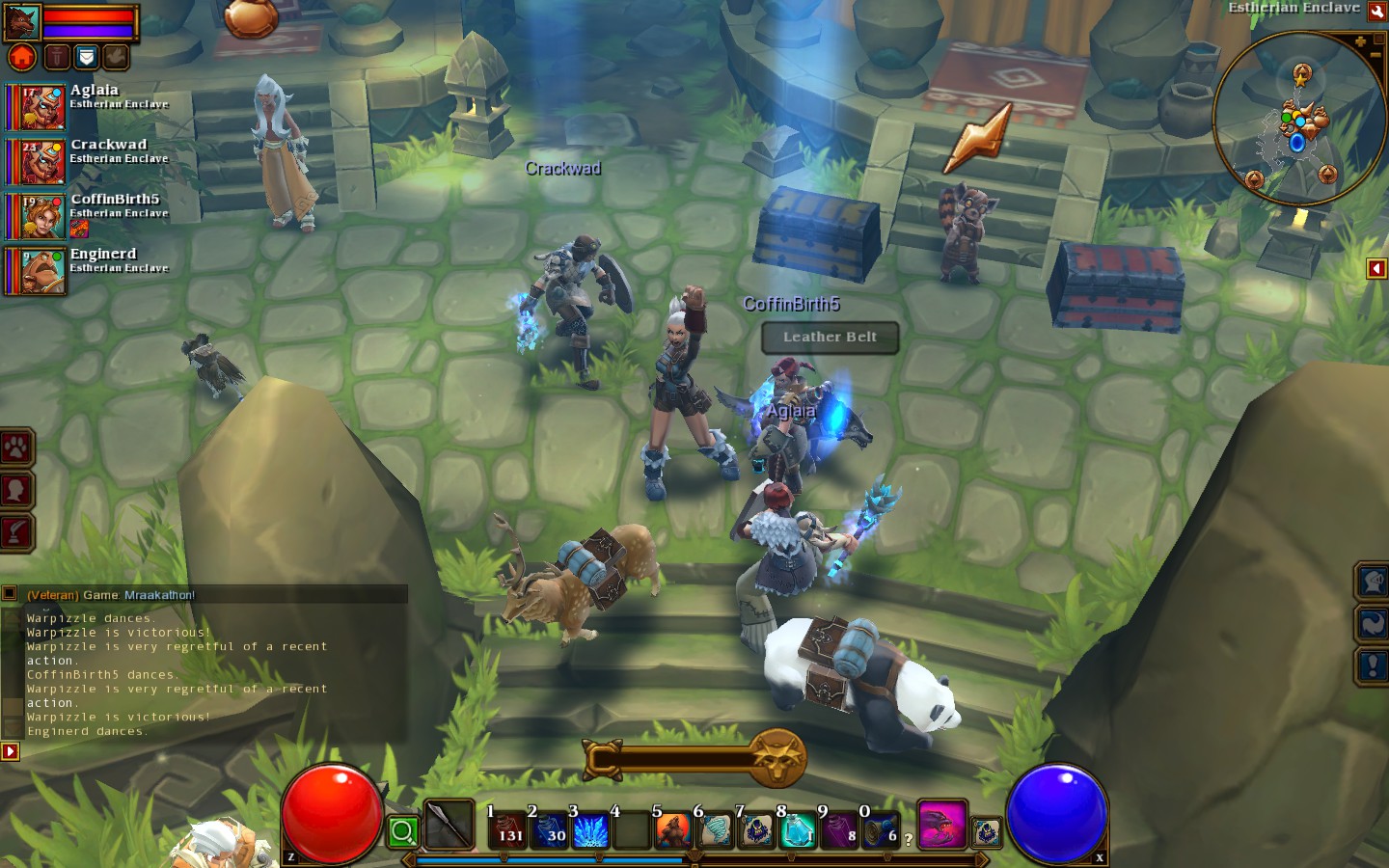Choose CoffinBirth5's party portrait
Image resolution: width=1389 pixels, height=868 pixels.
click(37, 217)
